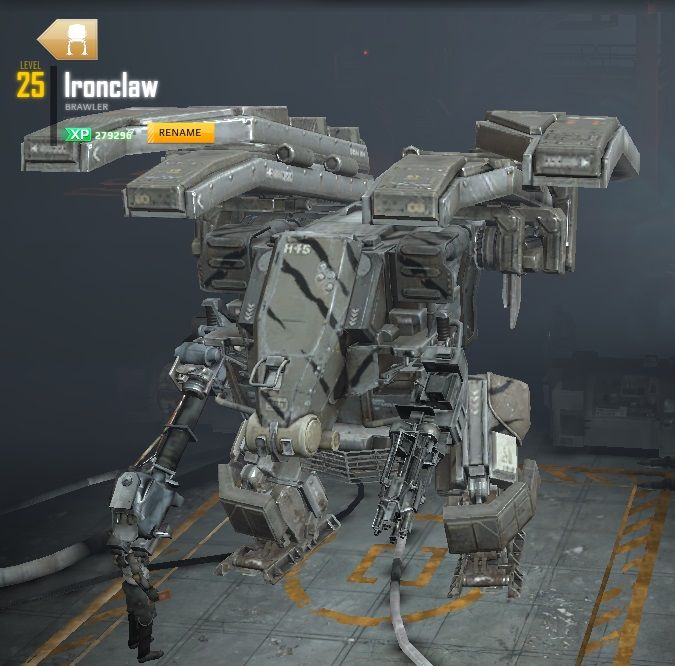The height and width of the screenshot is (666, 675).
Task: Go back using the mech arrow button
Action: tap(67, 40)
